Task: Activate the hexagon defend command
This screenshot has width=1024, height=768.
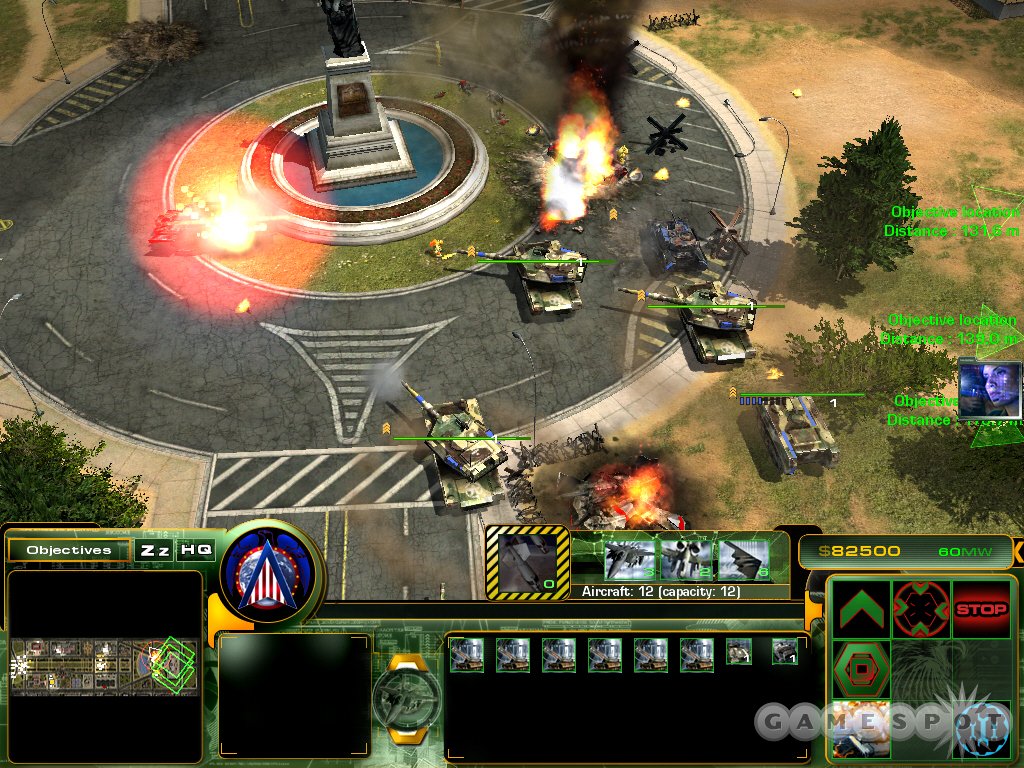Action: click(x=860, y=670)
